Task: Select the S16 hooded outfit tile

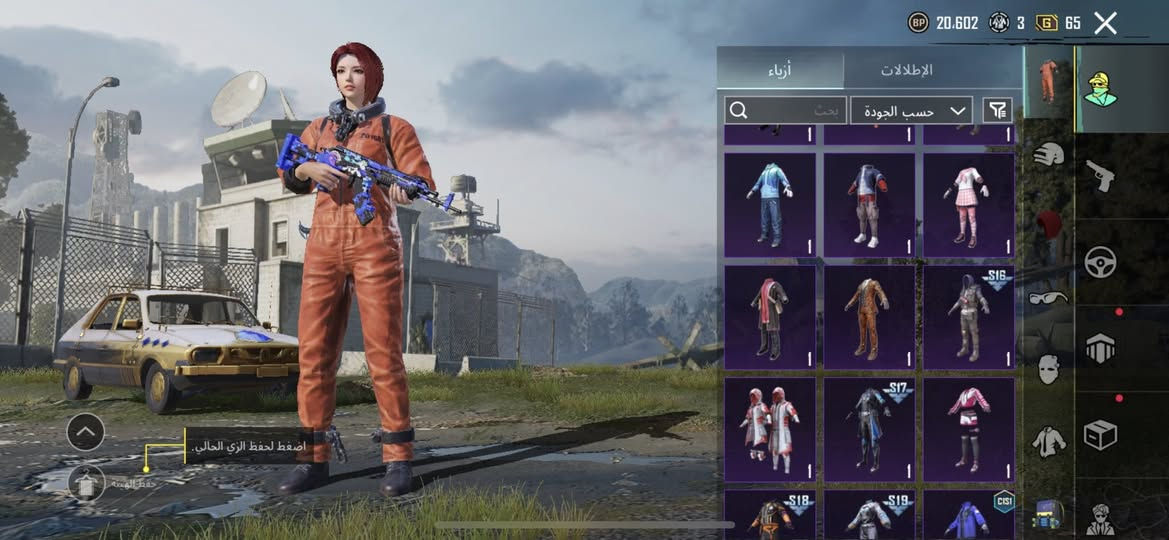Action: tap(968, 317)
